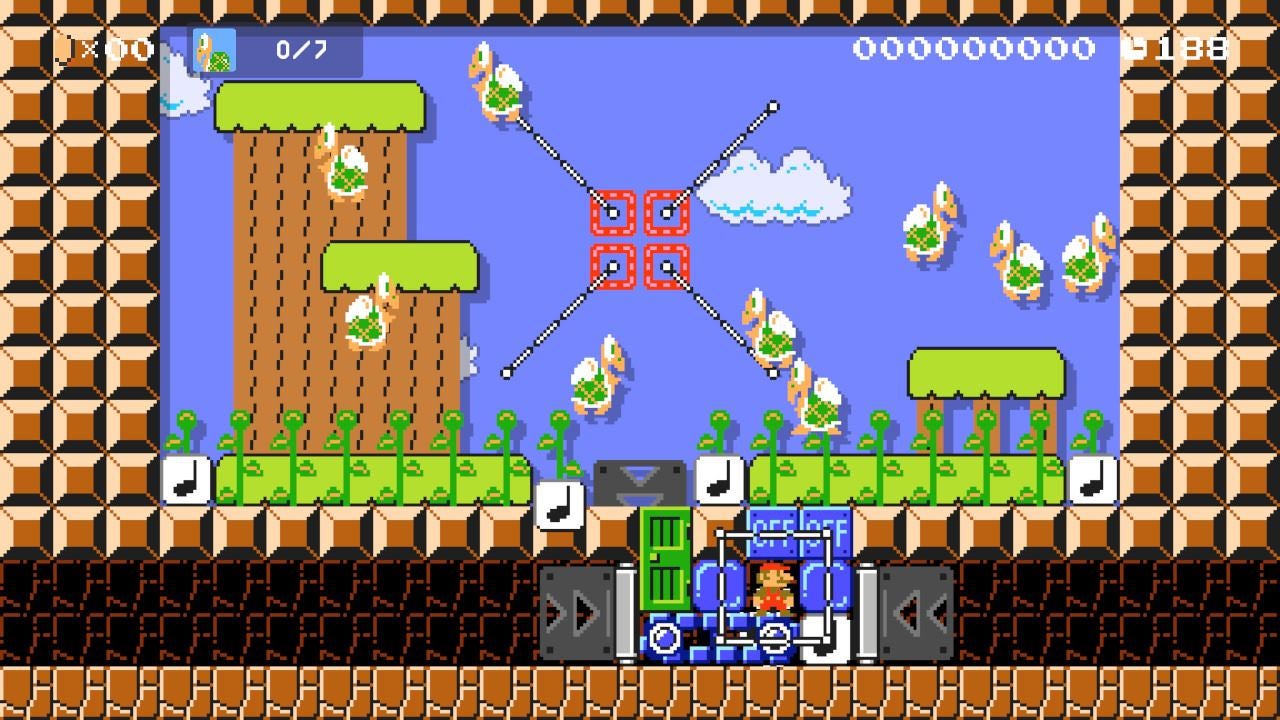Click the left-pointing one-way wall
The width and height of the screenshot is (1280, 720).
[915, 610]
